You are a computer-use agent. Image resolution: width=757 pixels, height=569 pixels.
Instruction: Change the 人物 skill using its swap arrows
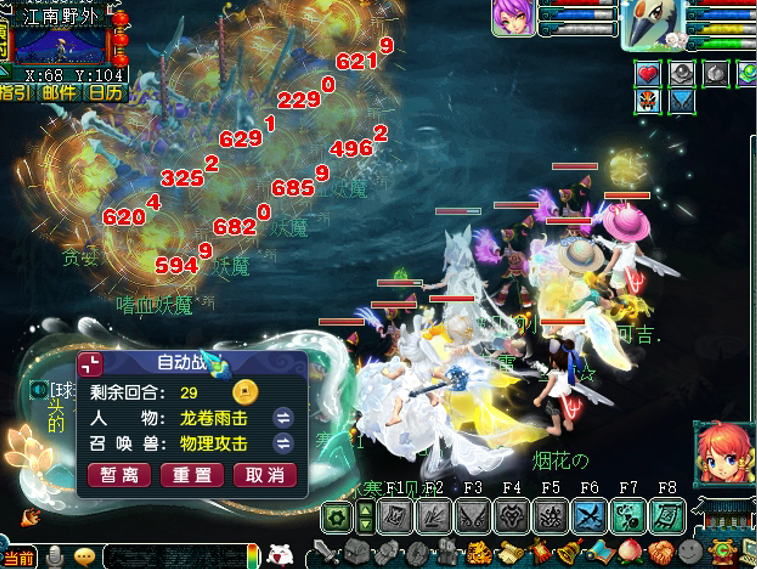point(284,418)
